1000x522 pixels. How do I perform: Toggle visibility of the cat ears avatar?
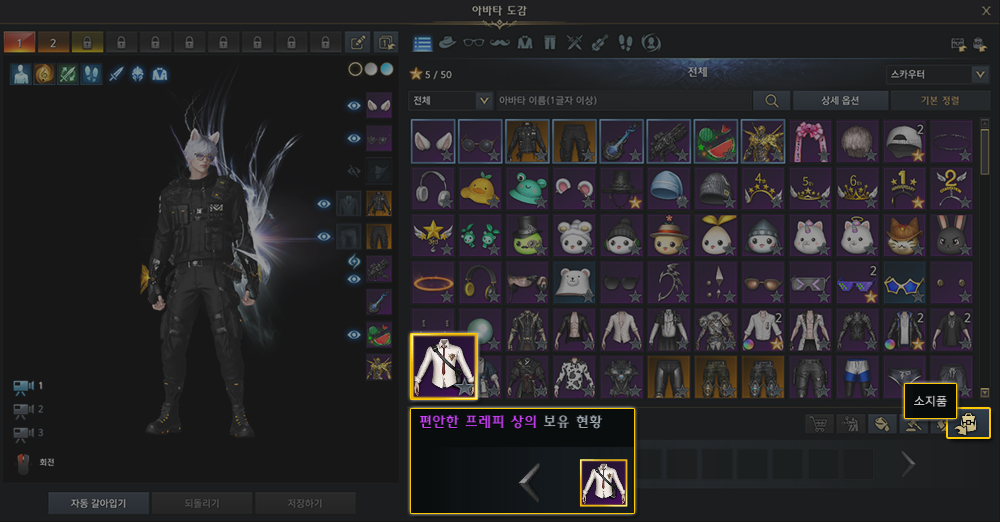point(353,105)
